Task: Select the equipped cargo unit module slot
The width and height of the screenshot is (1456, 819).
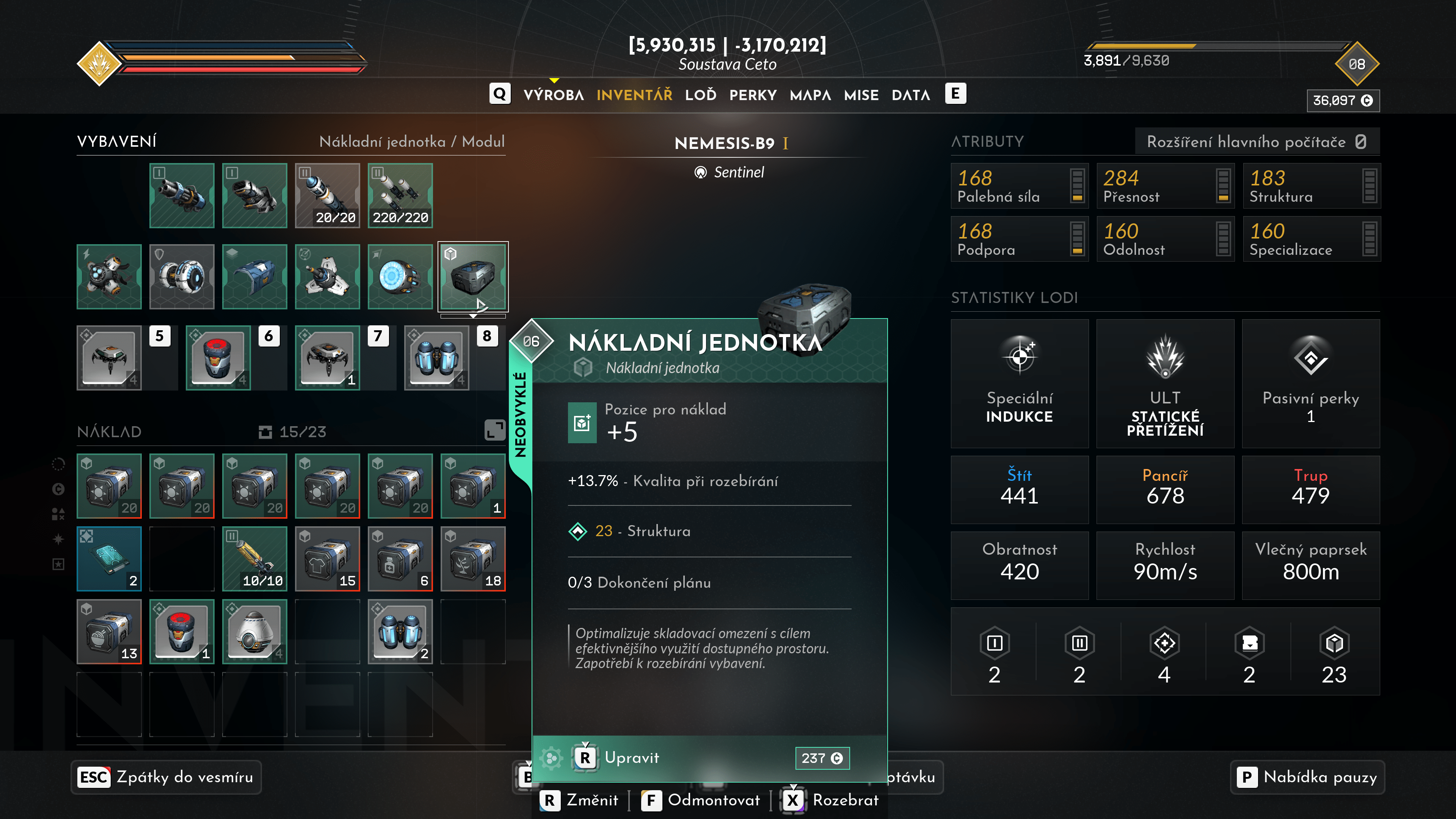Action: (473, 276)
